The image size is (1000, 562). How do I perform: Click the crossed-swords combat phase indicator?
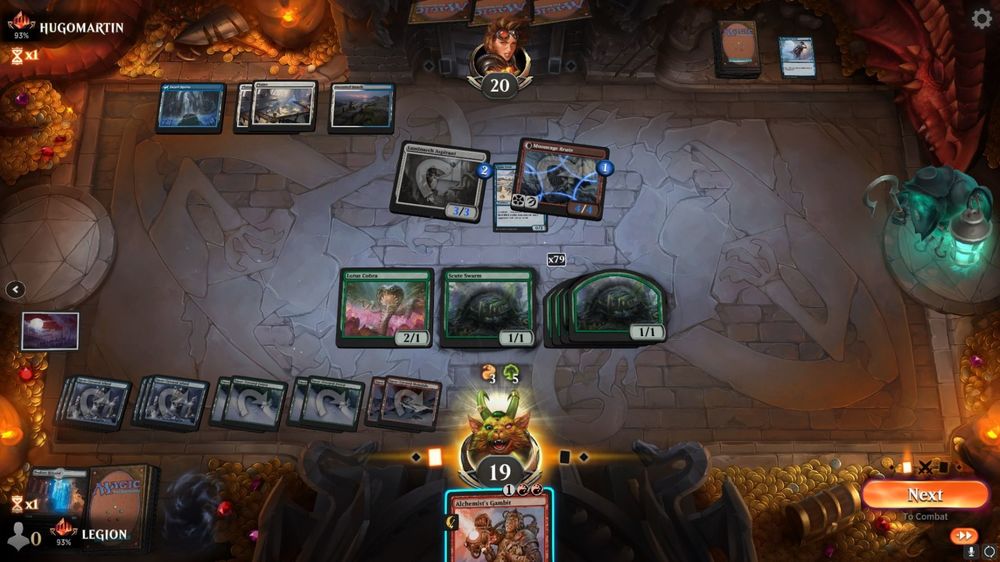pos(926,467)
